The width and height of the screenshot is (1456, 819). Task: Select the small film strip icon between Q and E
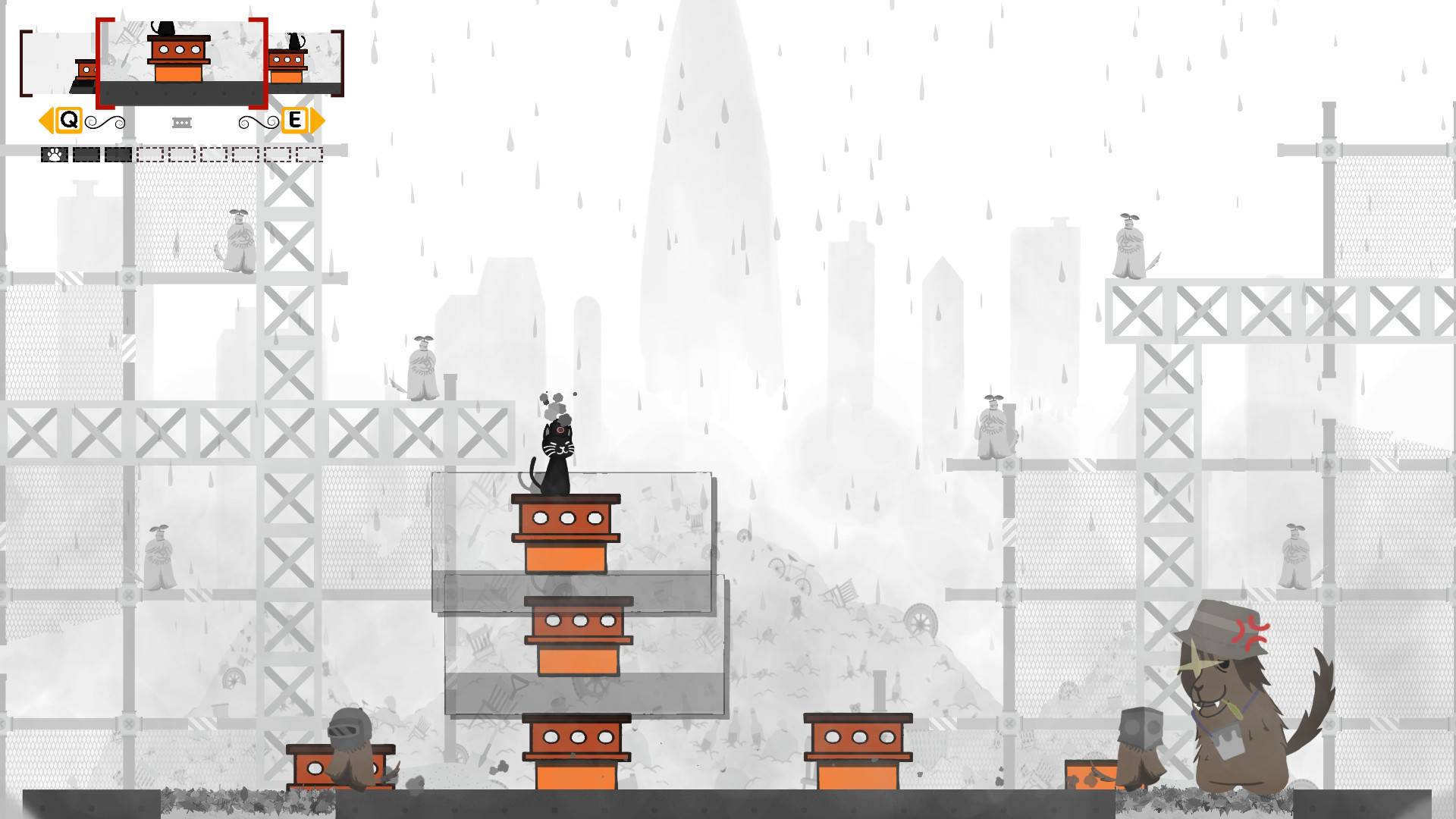pos(182,121)
